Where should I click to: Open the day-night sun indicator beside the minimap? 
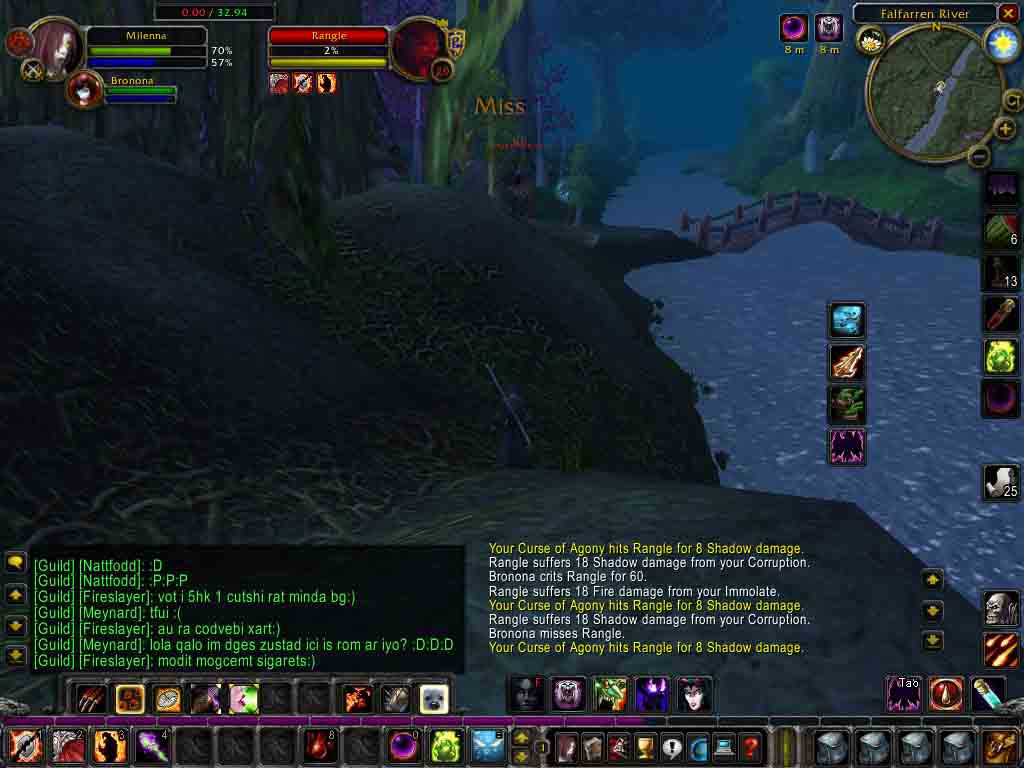tap(1001, 42)
